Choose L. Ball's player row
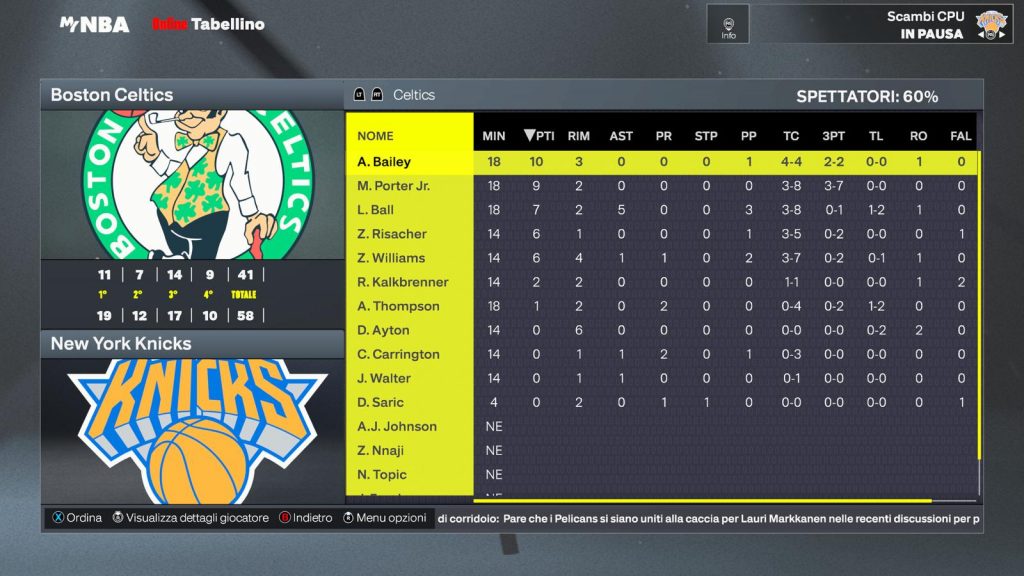1024x576 pixels. pyautogui.click(x=376, y=210)
